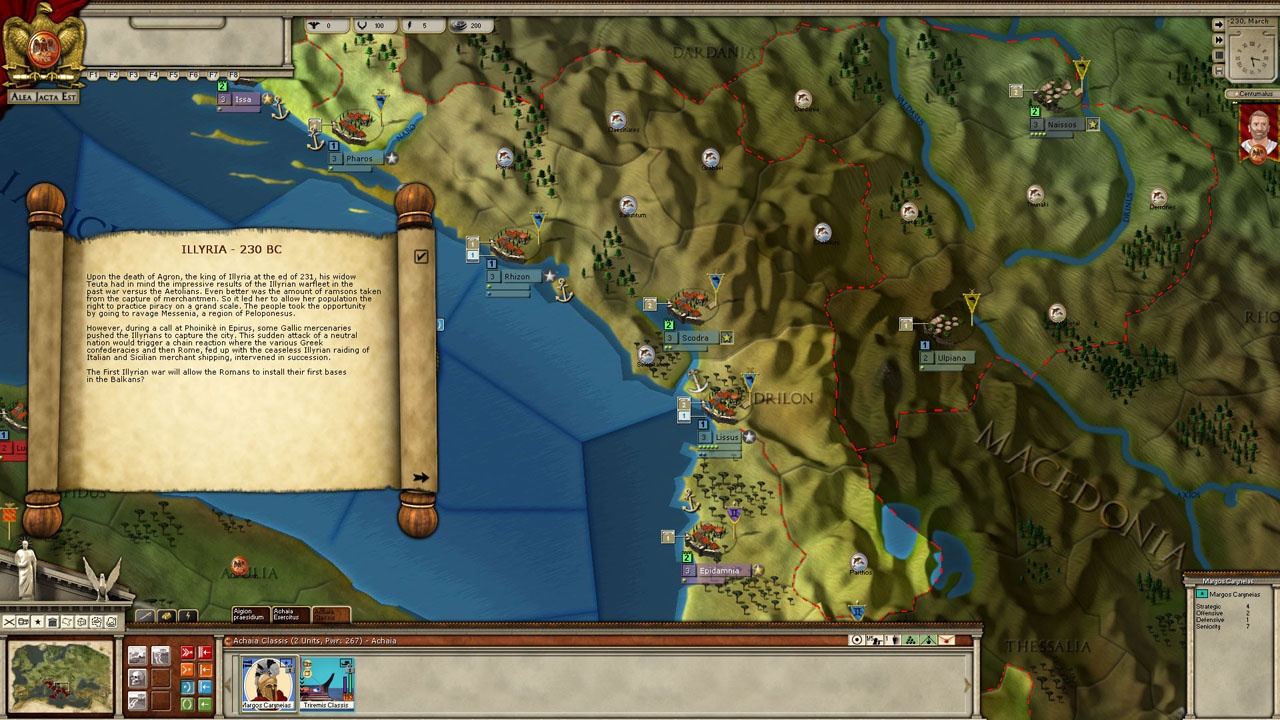Switch to the Aigion praesidium tab
The height and width of the screenshot is (720, 1280).
[250, 614]
